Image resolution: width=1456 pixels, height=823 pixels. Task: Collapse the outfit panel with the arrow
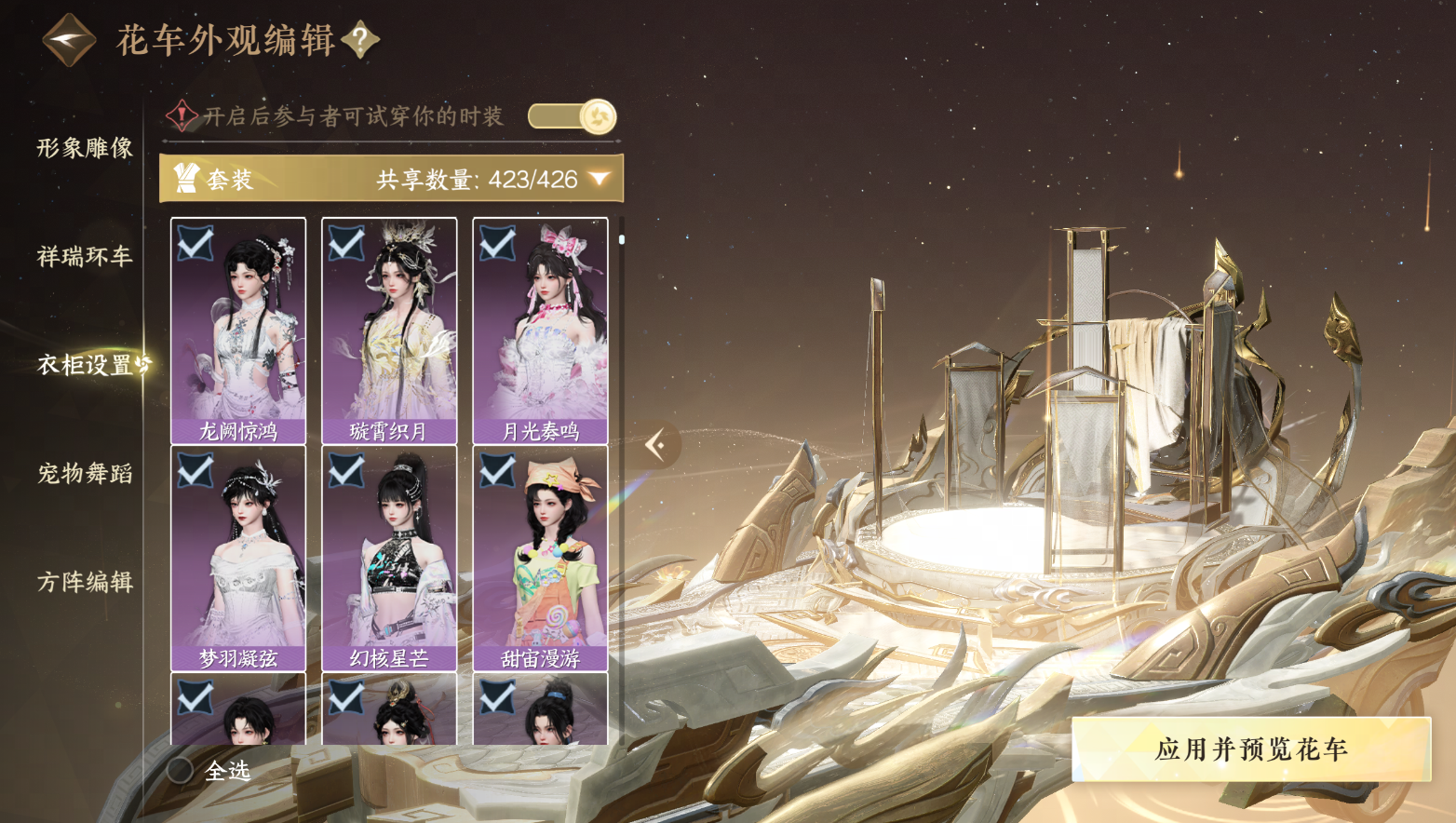click(656, 445)
